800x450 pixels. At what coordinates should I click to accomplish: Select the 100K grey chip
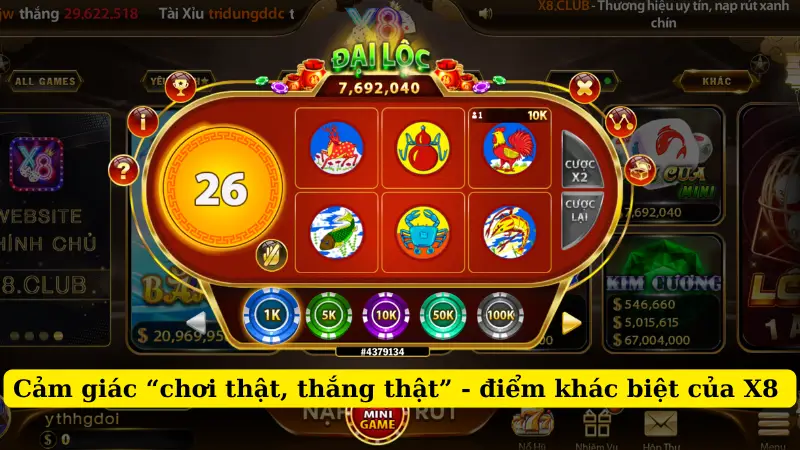click(x=500, y=316)
